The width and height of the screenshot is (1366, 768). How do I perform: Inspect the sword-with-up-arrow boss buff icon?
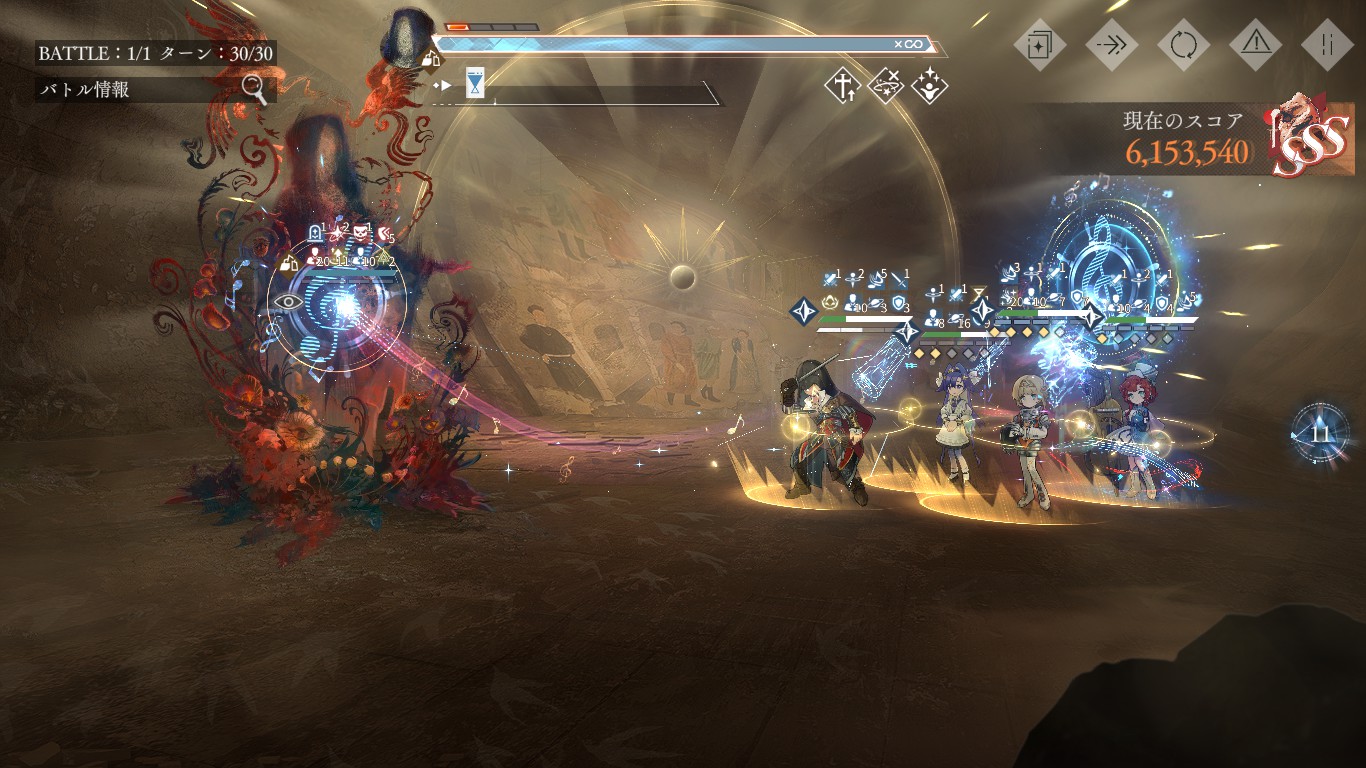(x=842, y=86)
